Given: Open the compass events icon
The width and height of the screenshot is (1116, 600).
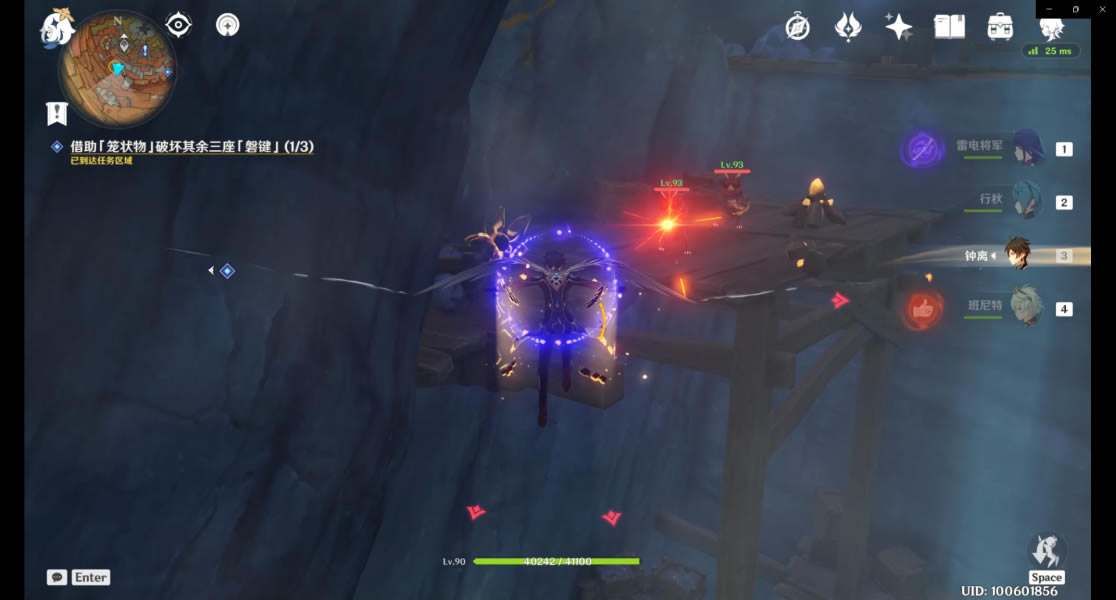Looking at the screenshot, I should tap(797, 27).
